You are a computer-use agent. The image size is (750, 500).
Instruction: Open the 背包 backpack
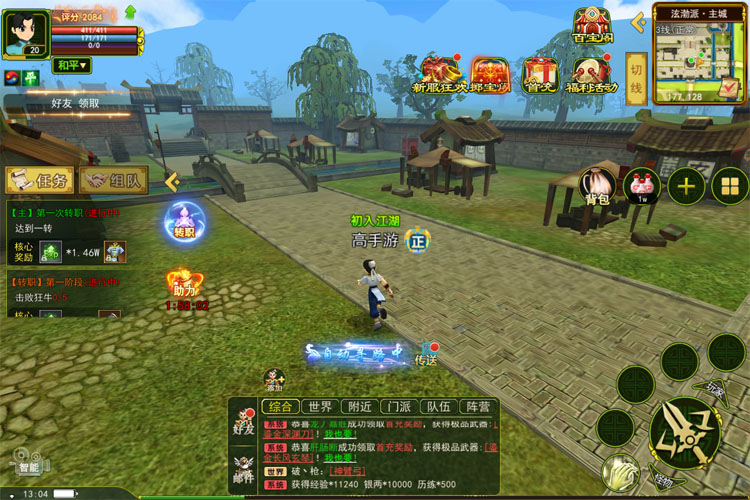point(598,185)
